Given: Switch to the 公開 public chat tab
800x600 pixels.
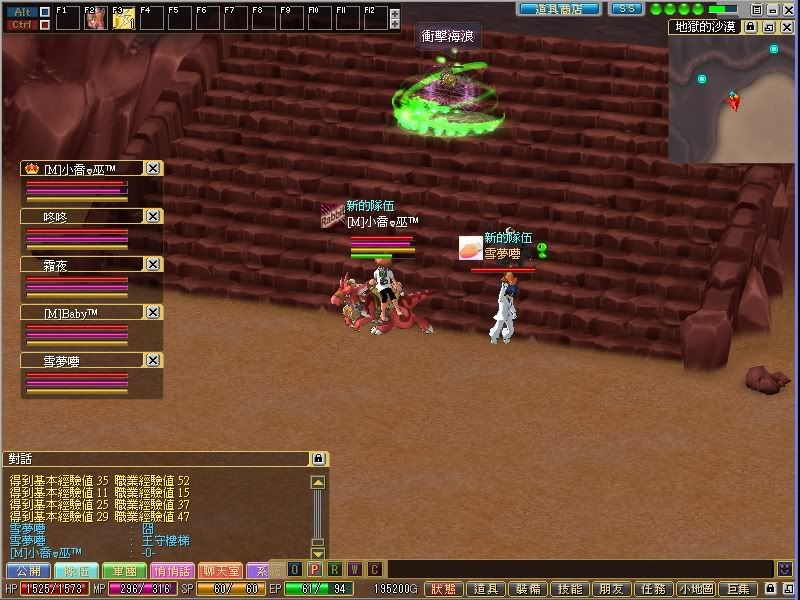Looking at the screenshot, I should 26,570.
